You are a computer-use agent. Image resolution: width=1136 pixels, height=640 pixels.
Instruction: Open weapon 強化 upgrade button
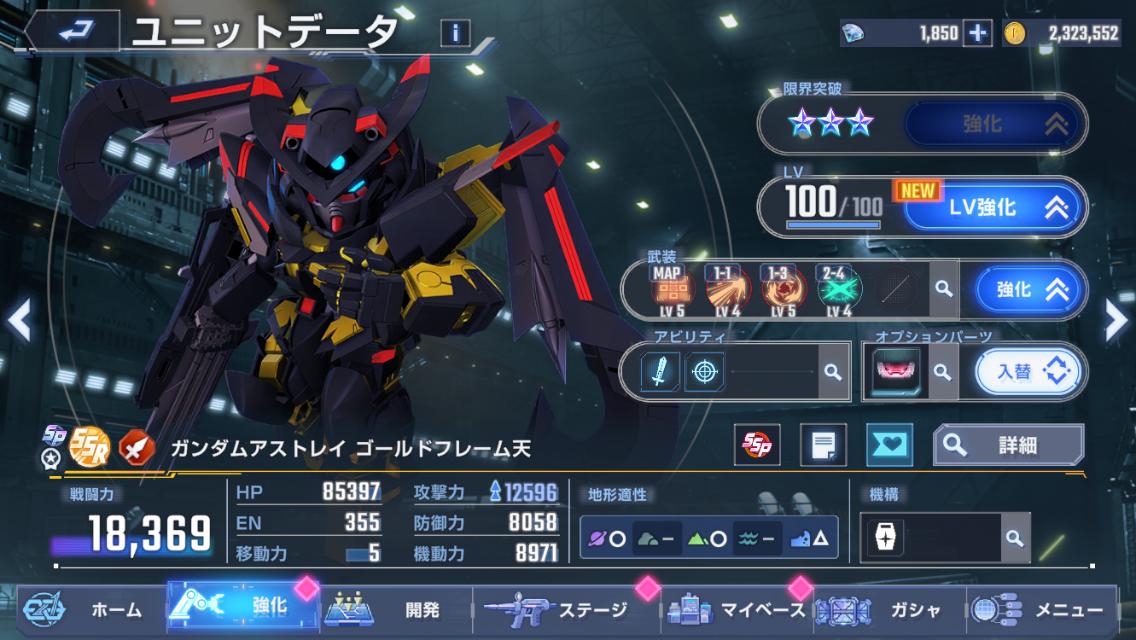tap(1029, 290)
